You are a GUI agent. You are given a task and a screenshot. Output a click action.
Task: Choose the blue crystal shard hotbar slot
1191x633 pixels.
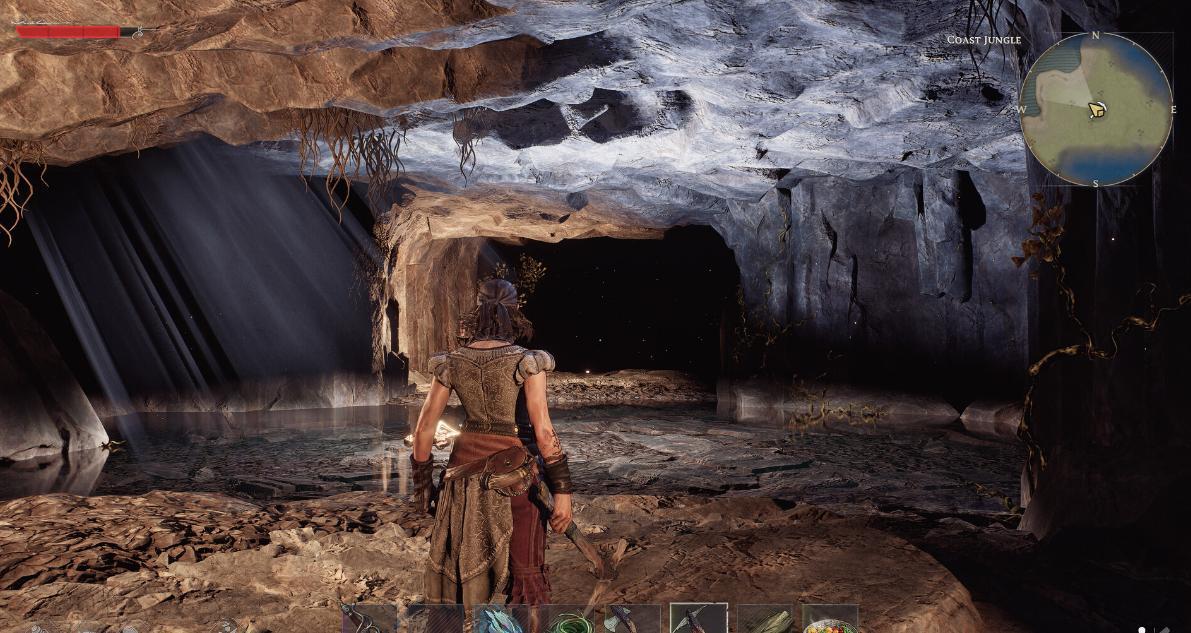tap(501, 620)
